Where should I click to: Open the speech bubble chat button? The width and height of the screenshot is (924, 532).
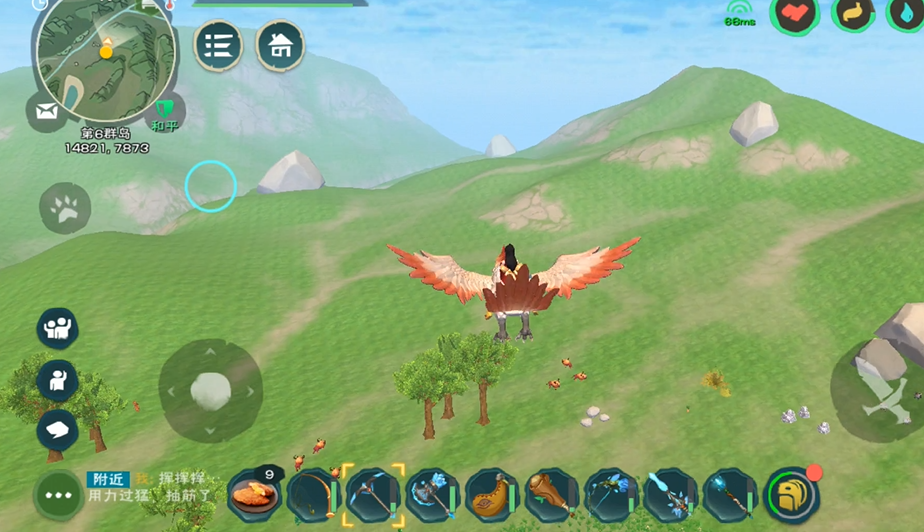coord(57,430)
